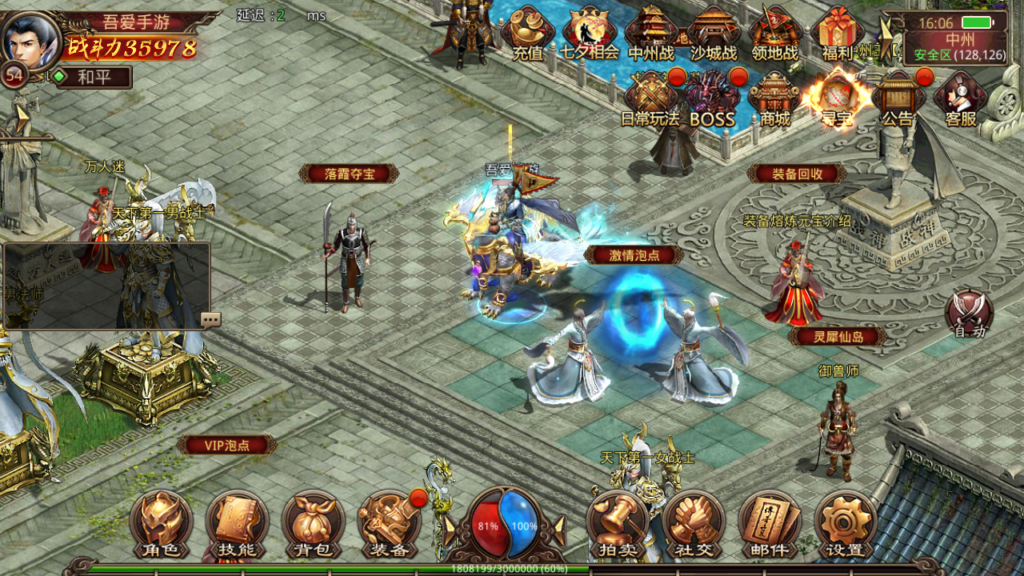Contact 客服 customer service
Image resolution: width=1024 pixels, height=576 pixels.
tap(960, 98)
